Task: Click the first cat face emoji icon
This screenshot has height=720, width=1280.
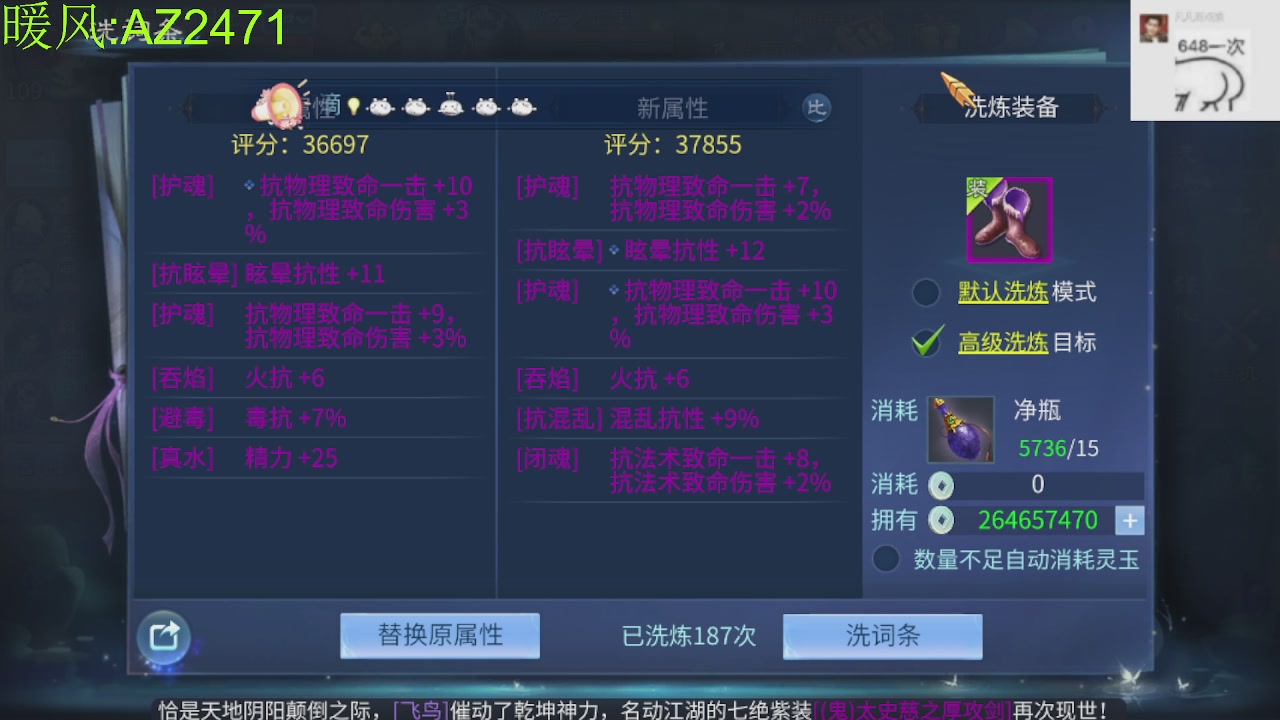Action: tap(381, 105)
